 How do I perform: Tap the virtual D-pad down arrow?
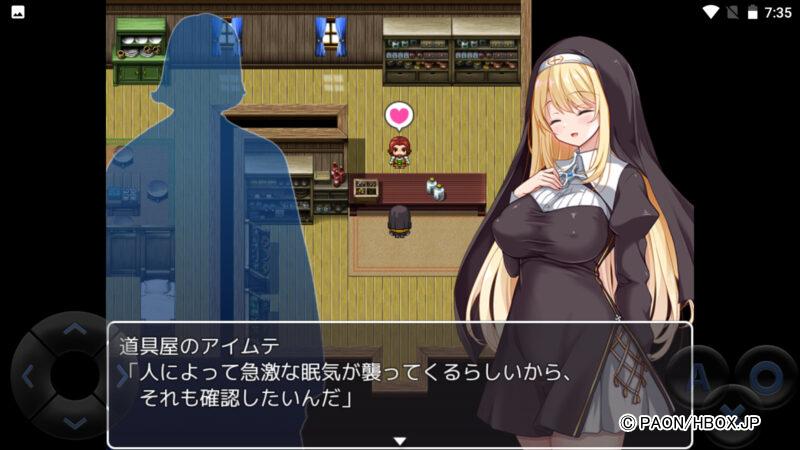click(75, 423)
